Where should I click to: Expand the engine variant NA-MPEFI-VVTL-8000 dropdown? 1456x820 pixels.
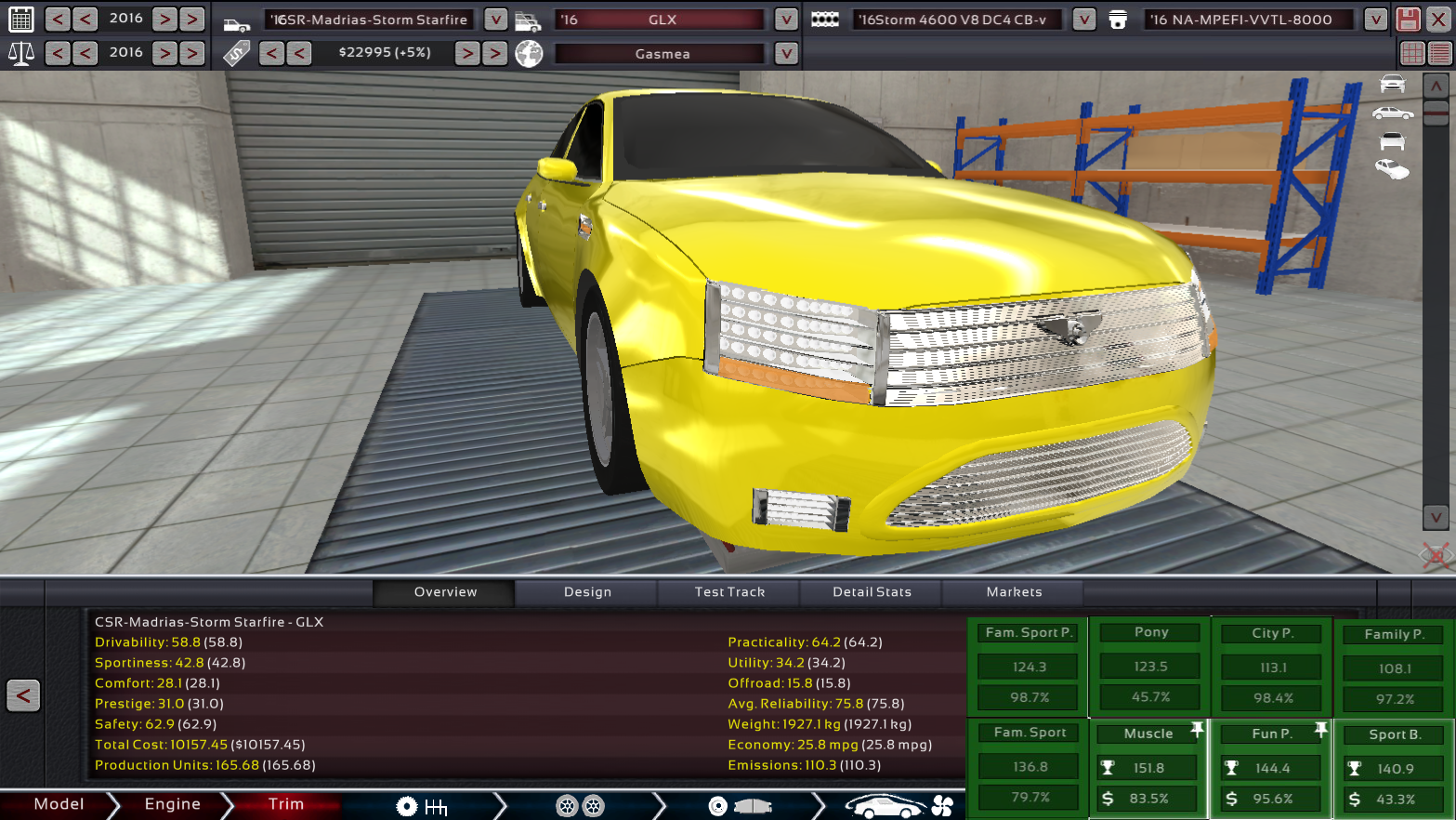pyautogui.click(x=1374, y=19)
